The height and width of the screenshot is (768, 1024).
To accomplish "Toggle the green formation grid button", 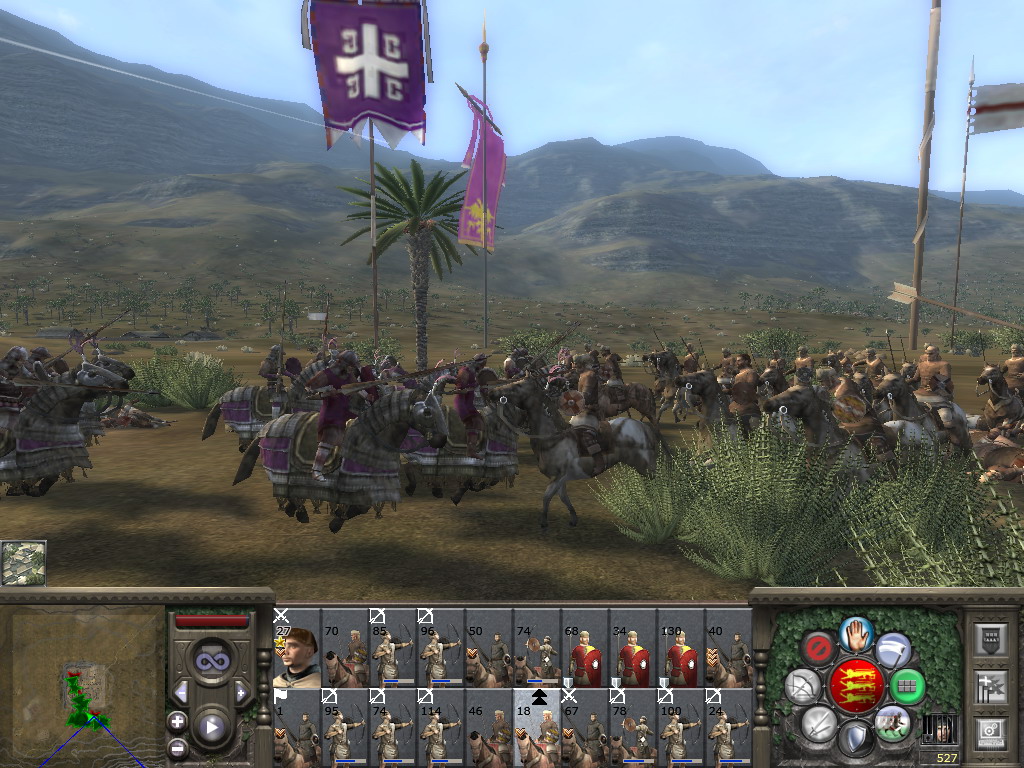I will pos(908,687).
